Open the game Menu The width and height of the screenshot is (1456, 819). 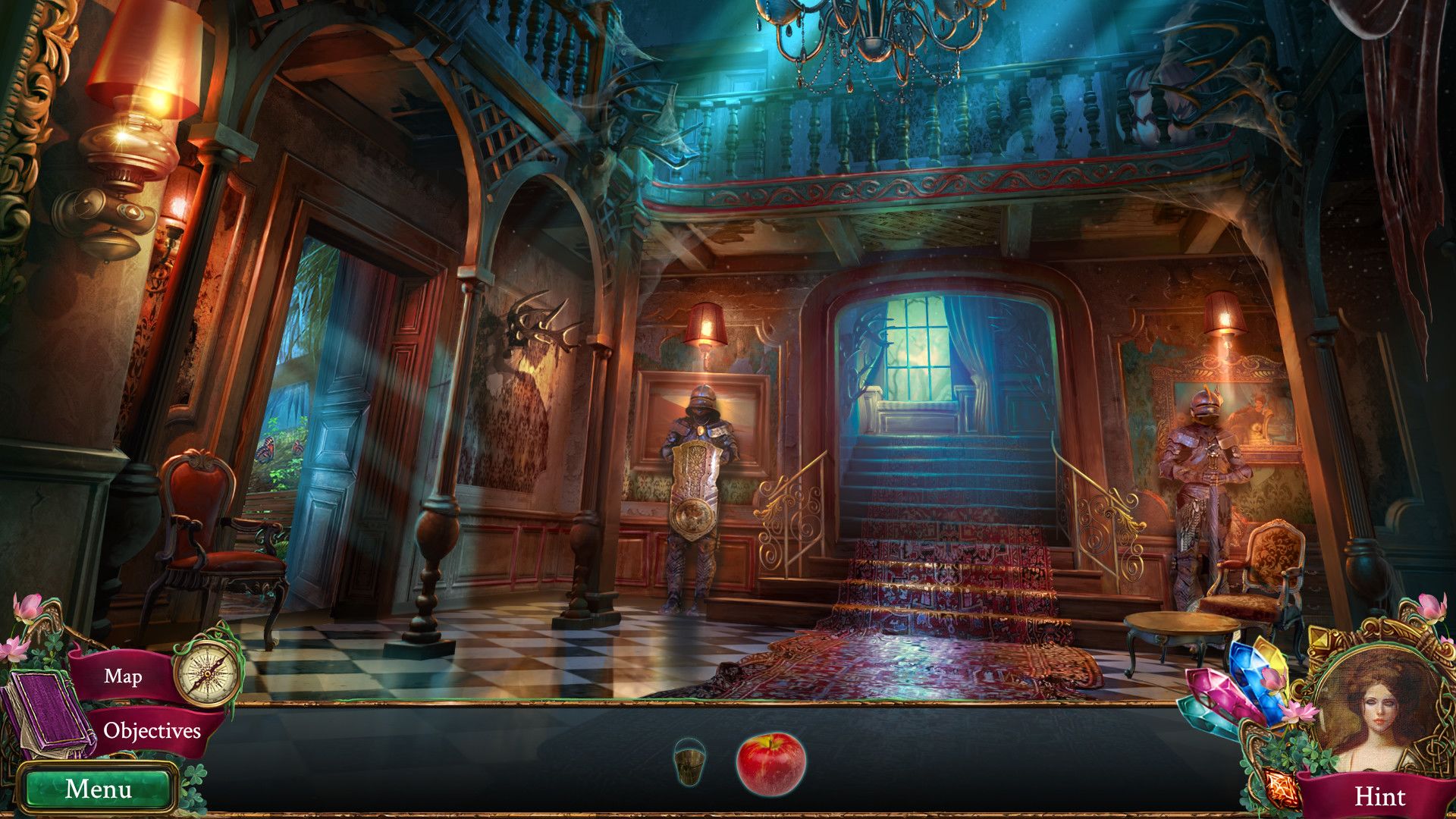[98, 789]
